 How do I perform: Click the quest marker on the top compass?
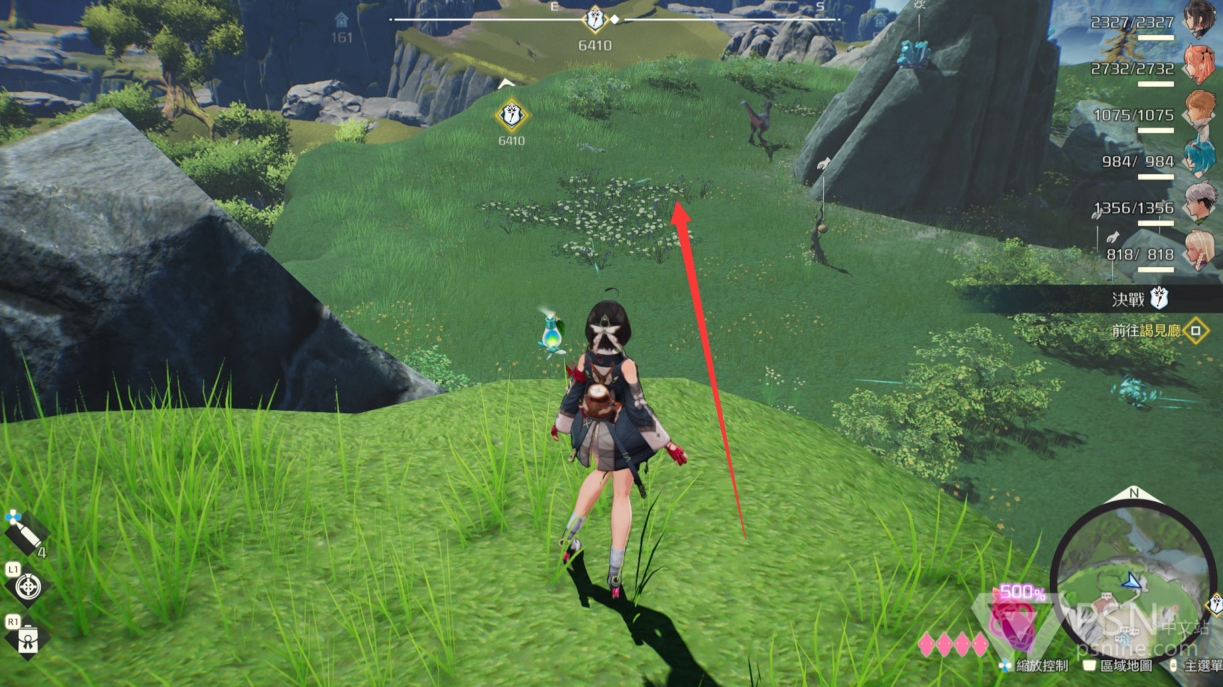pos(595,19)
